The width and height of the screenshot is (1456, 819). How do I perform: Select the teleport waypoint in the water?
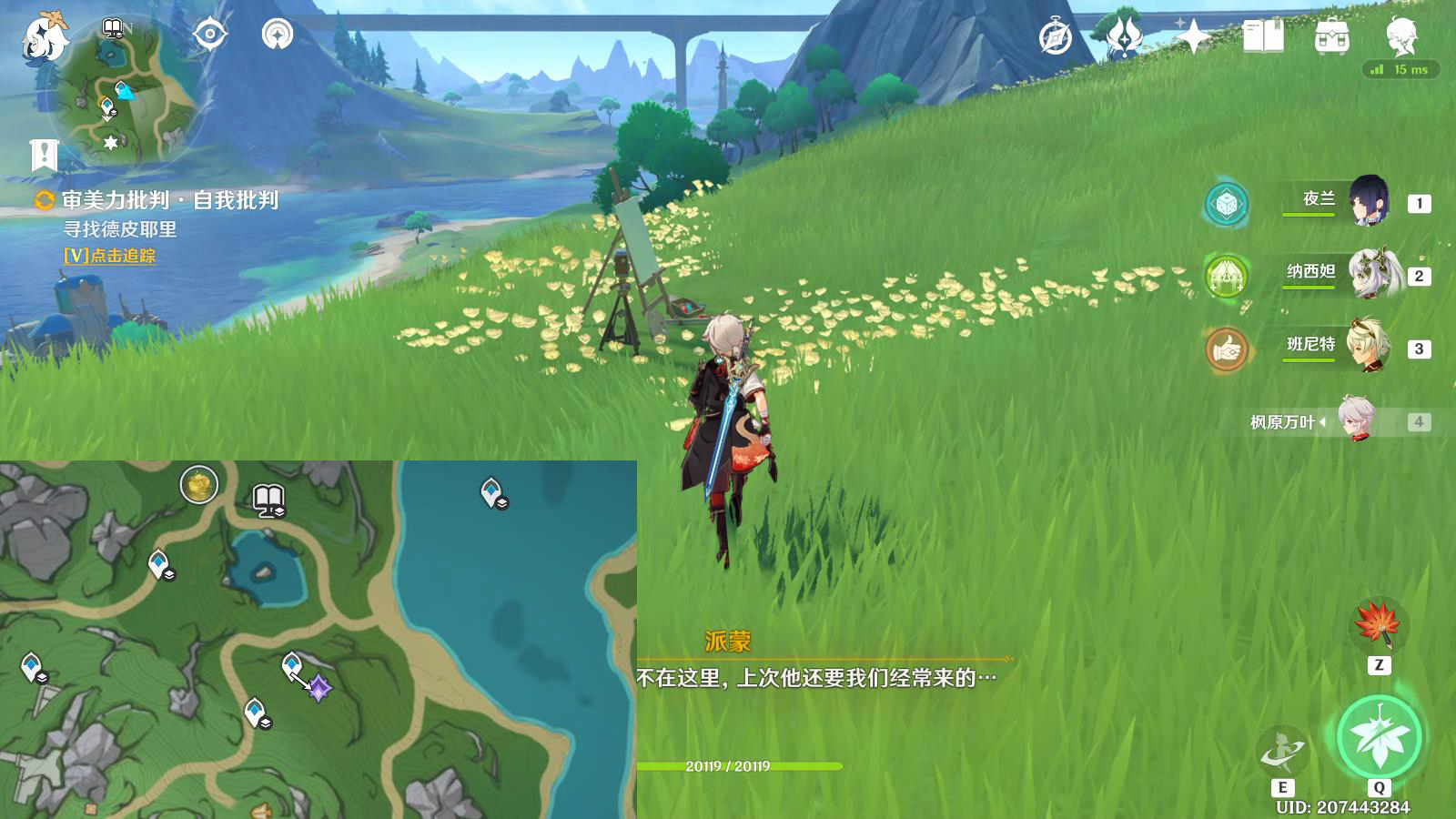[492, 492]
